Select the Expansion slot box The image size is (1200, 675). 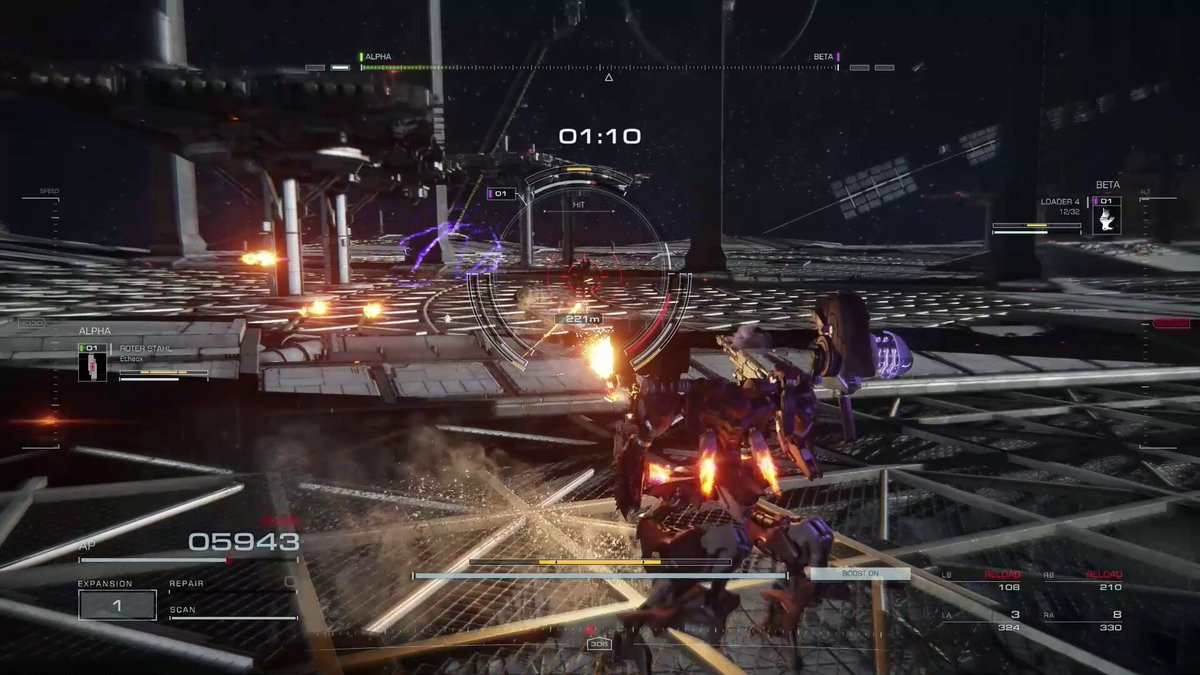[x=118, y=605]
